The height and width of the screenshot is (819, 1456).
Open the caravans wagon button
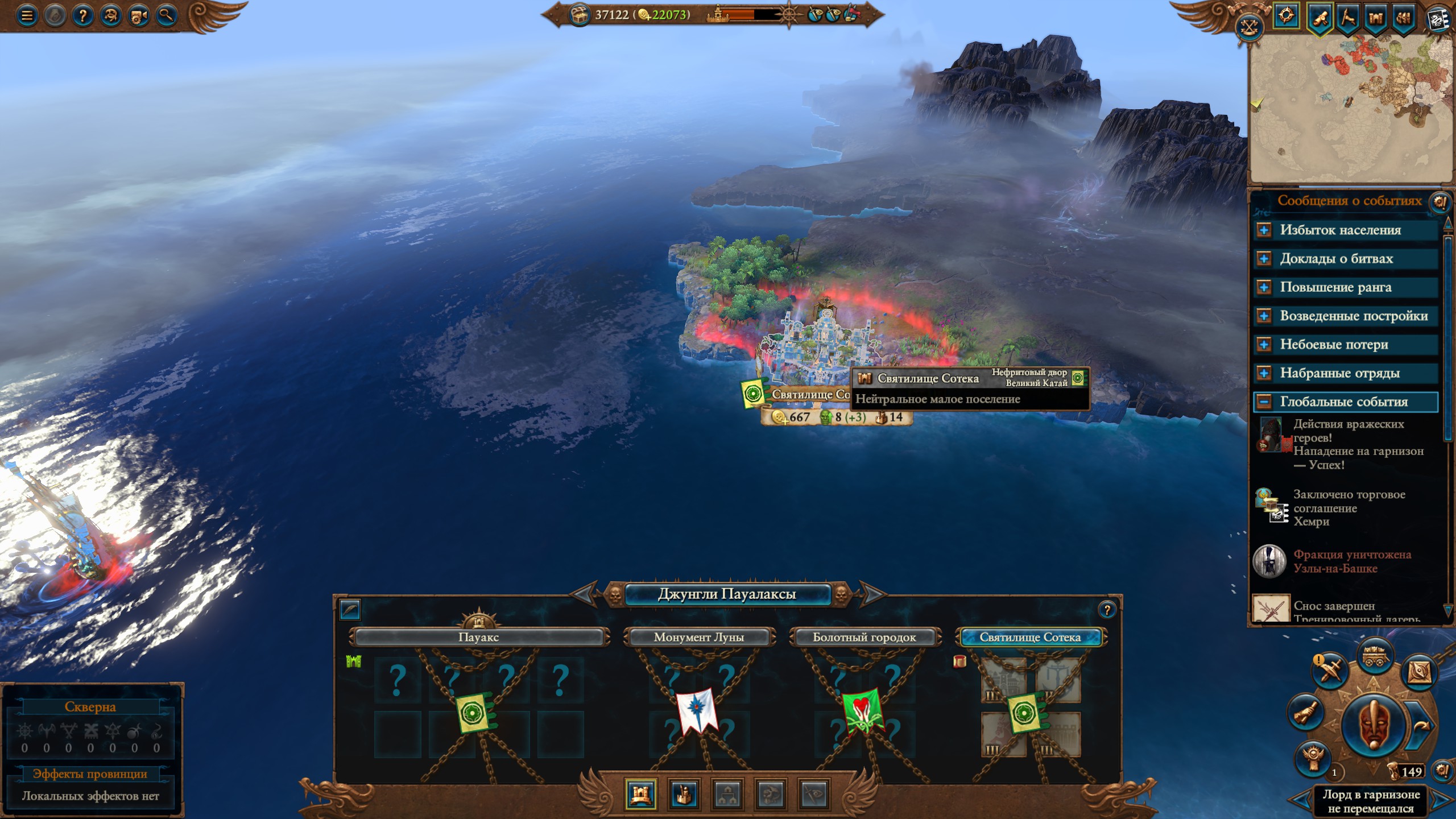tap(1375, 656)
